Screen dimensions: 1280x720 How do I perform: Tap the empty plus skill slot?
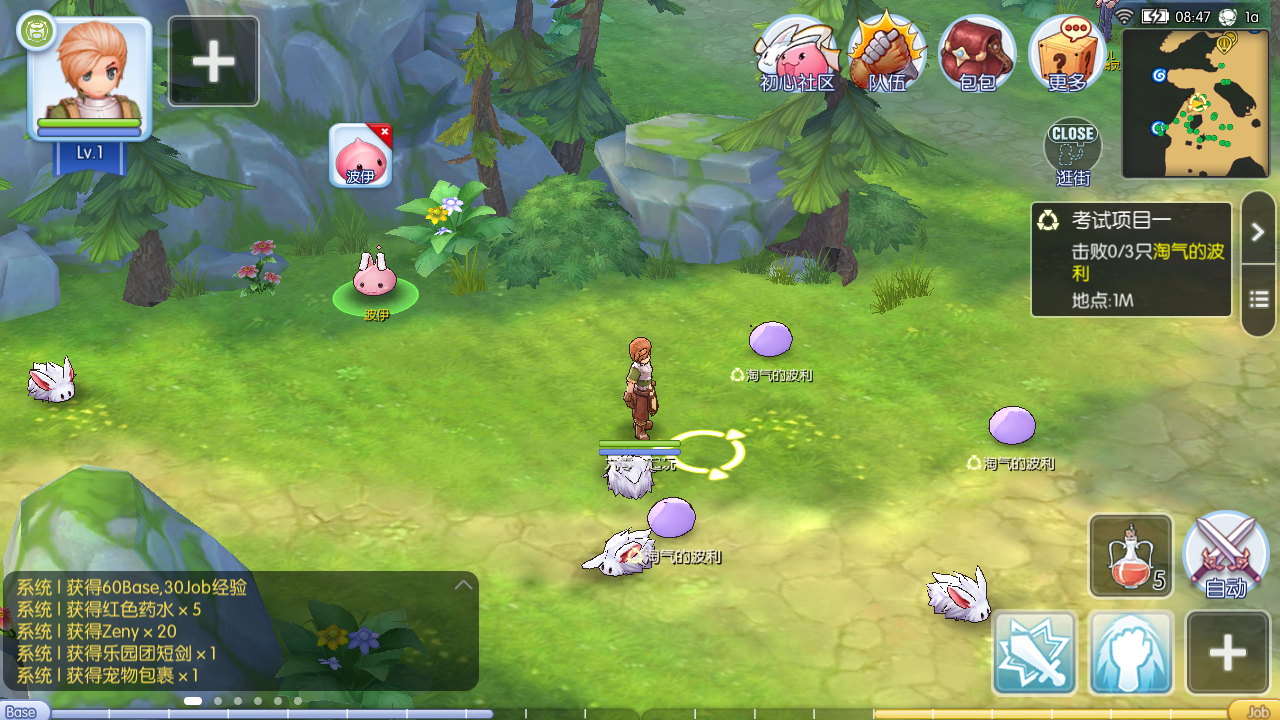(1227, 653)
